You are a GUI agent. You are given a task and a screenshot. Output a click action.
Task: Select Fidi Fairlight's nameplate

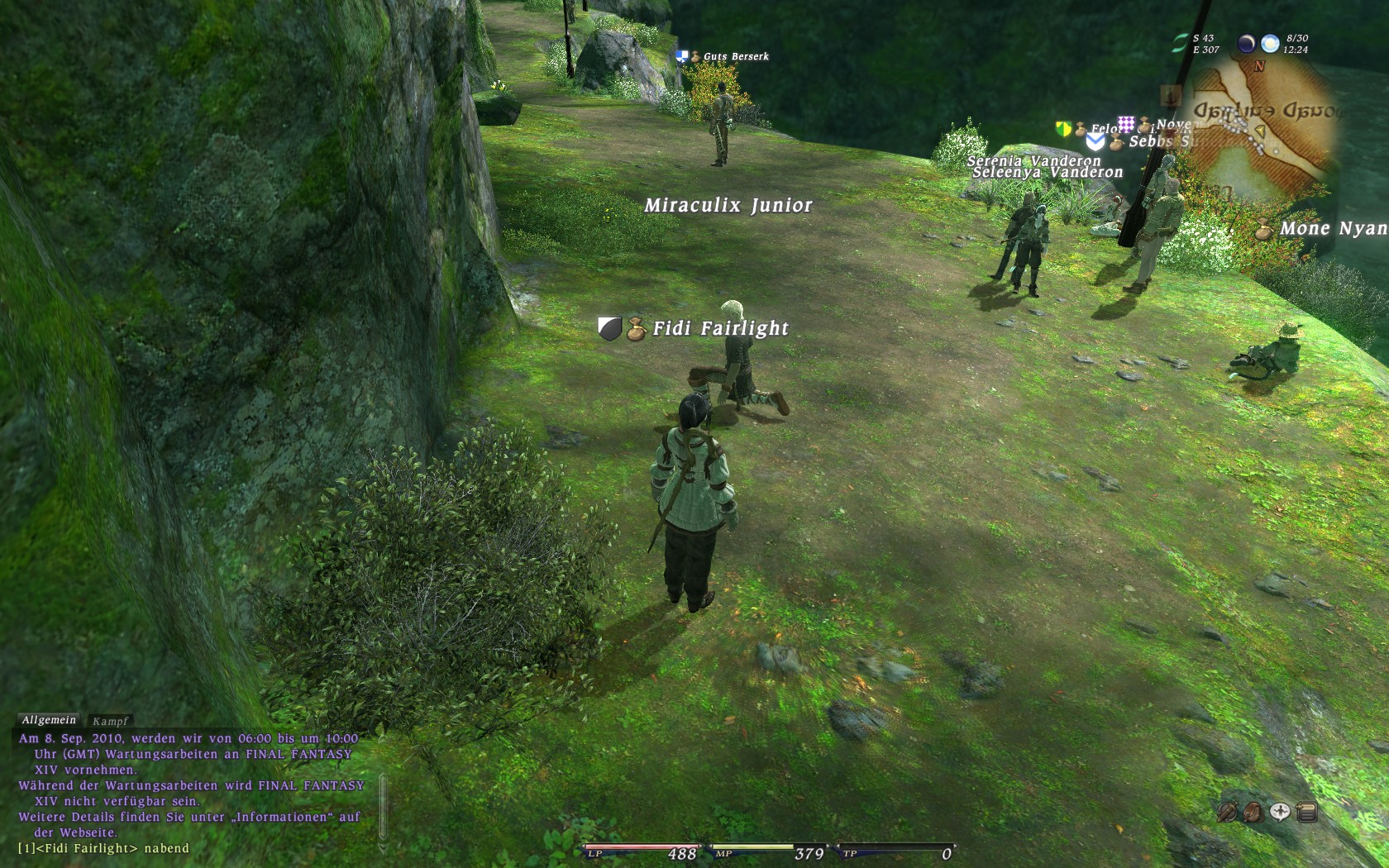click(719, 328)
